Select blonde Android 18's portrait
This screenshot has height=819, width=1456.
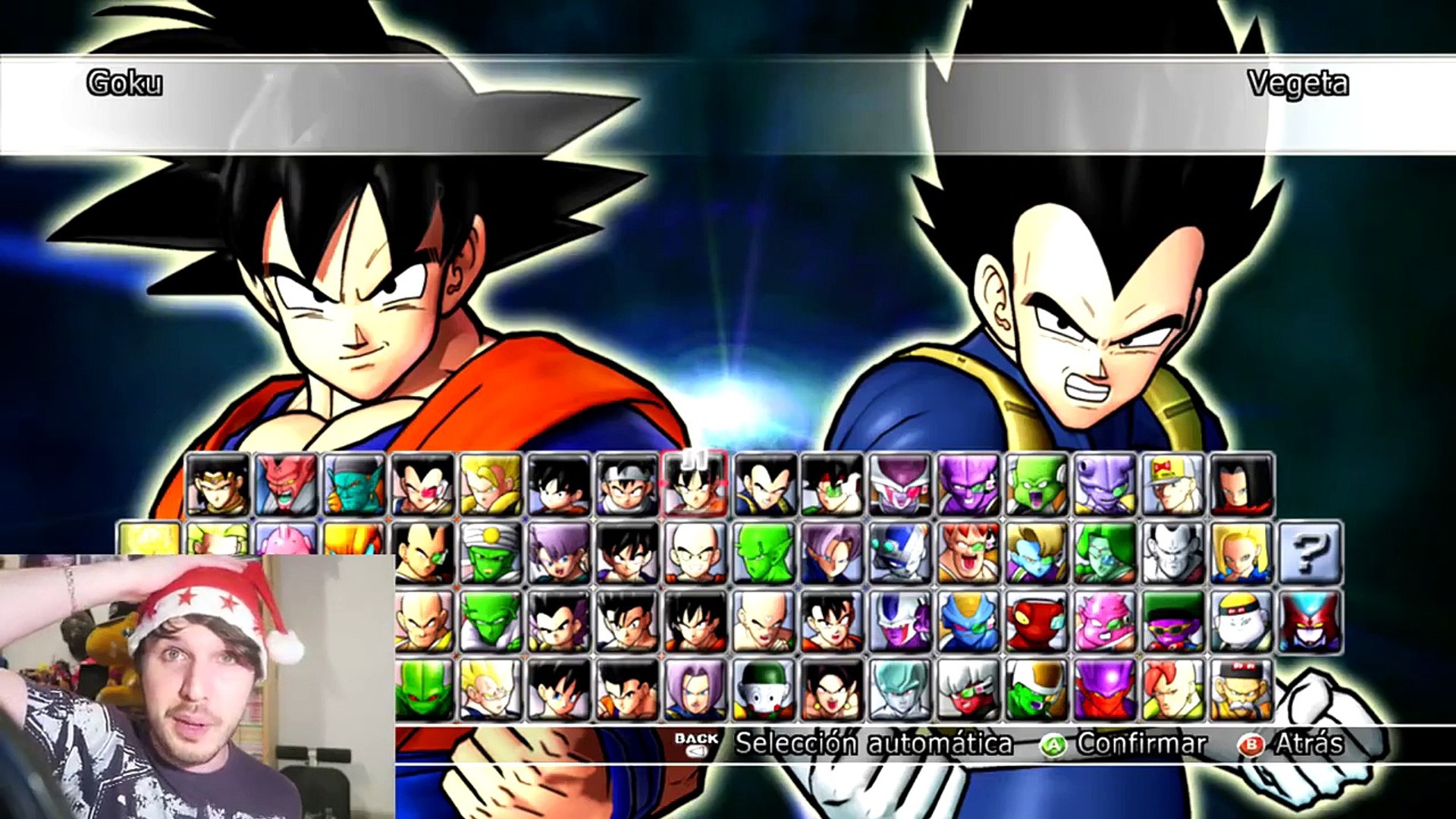1241,553
